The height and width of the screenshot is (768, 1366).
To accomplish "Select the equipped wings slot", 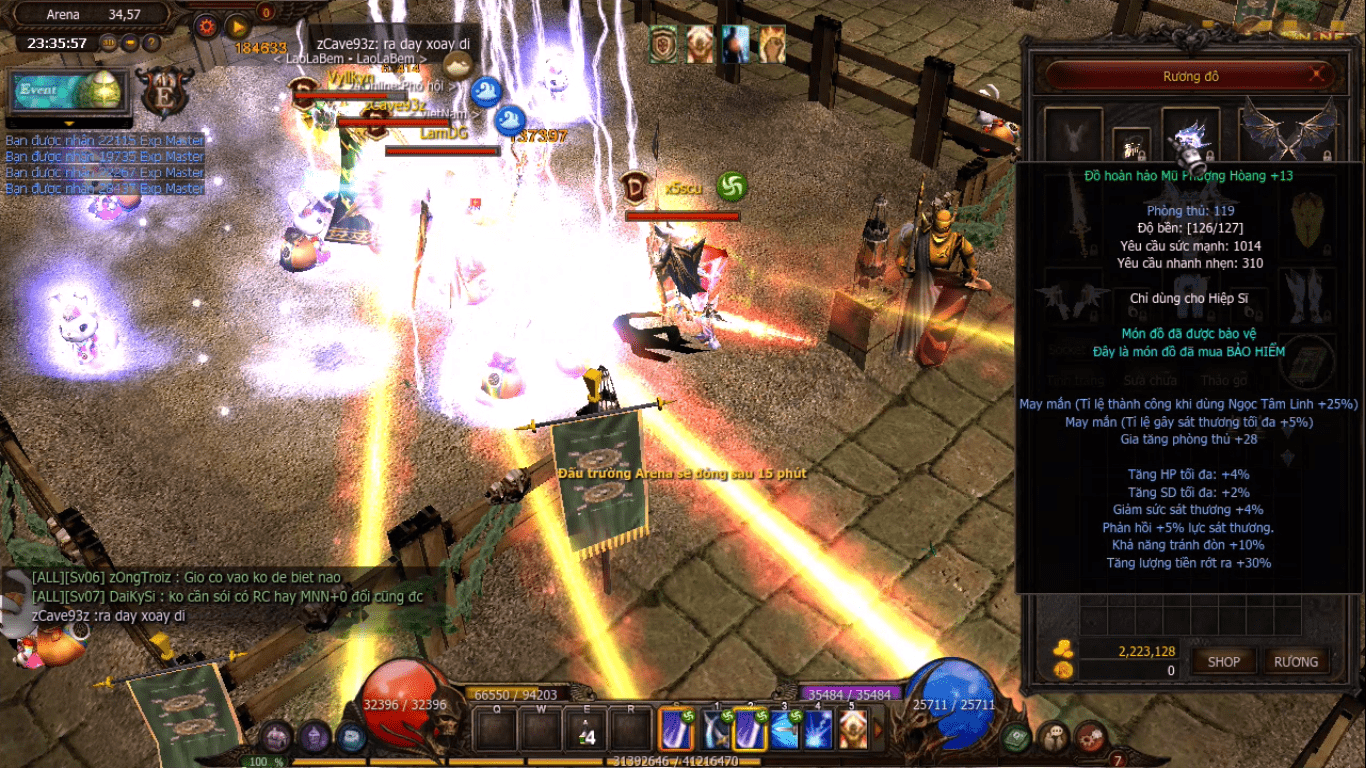I will [1288, 134].
